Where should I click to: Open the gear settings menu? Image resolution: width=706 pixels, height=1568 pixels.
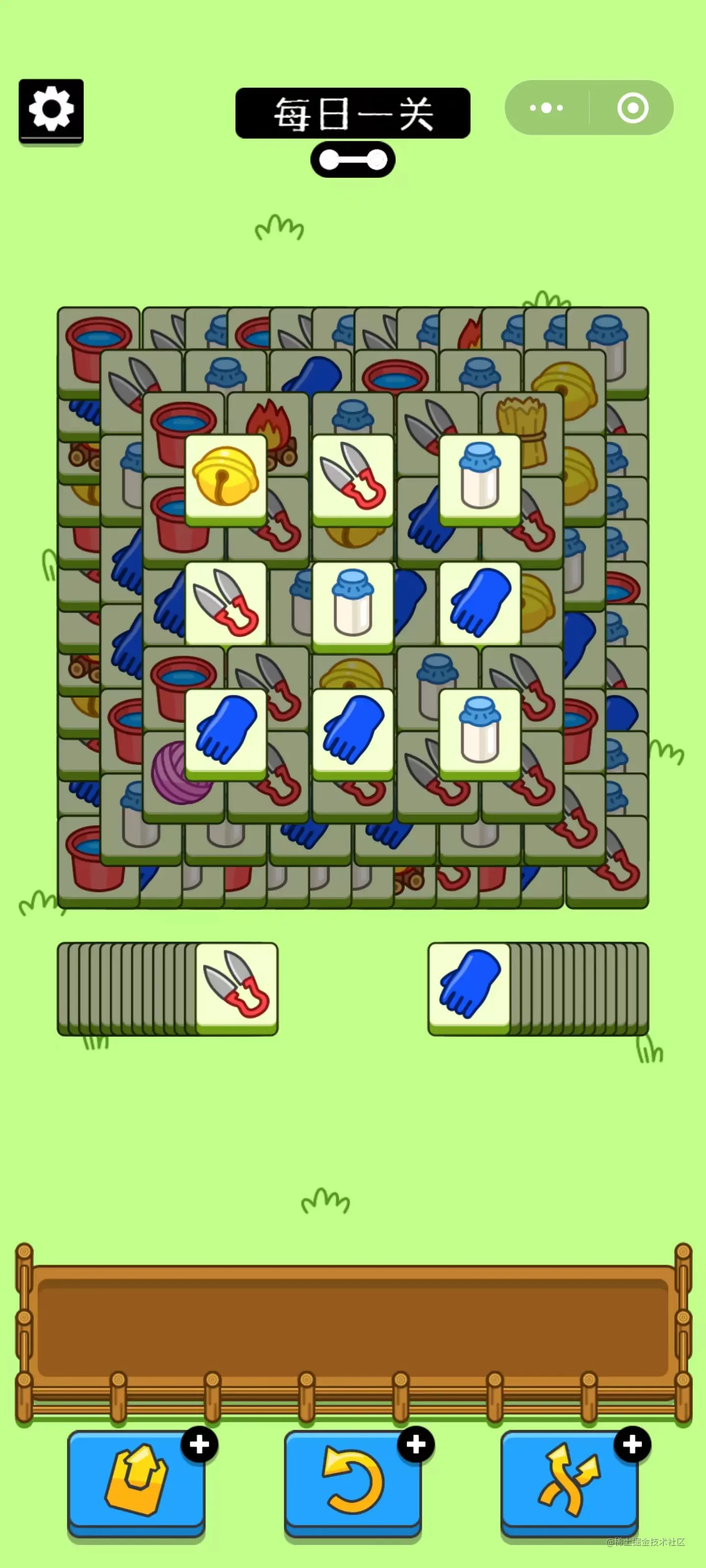tap(51, 110)
